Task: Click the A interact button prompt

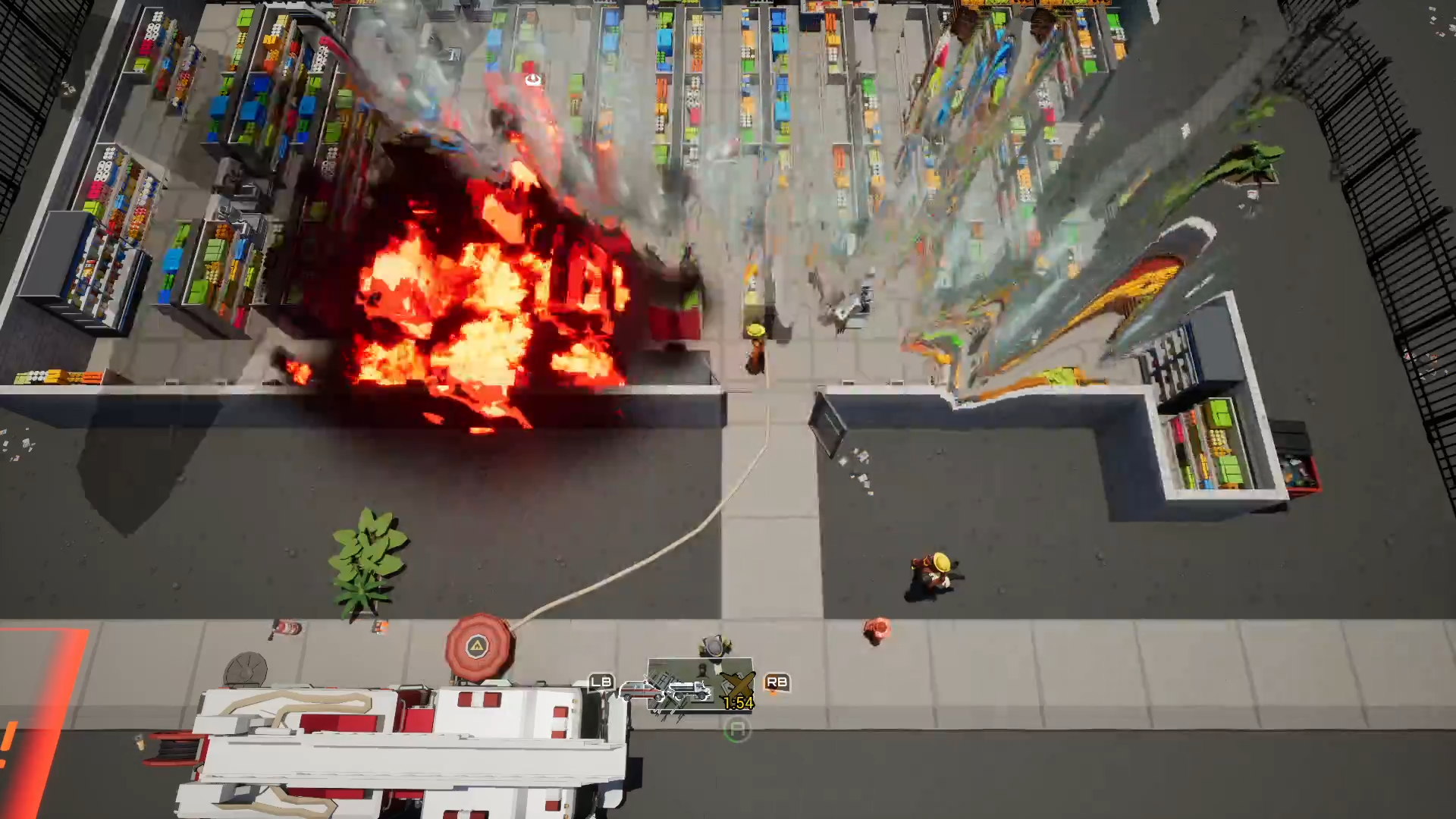Action: click(x=738, y=730)
